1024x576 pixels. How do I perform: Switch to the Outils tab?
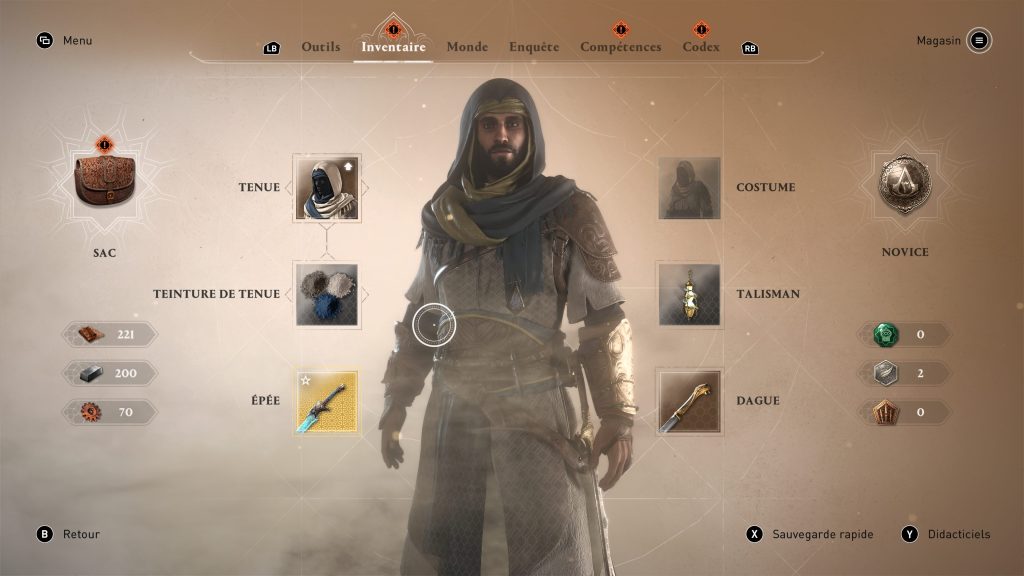click(x=320, y=47)
